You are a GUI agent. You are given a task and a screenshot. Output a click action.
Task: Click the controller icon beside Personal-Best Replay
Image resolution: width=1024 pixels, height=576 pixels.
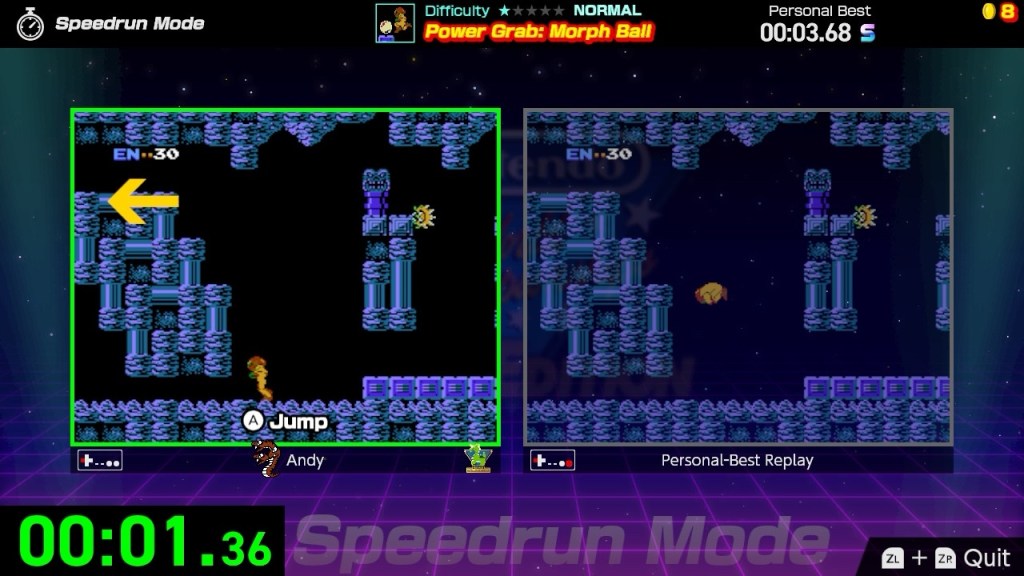[x=553, y=460]
